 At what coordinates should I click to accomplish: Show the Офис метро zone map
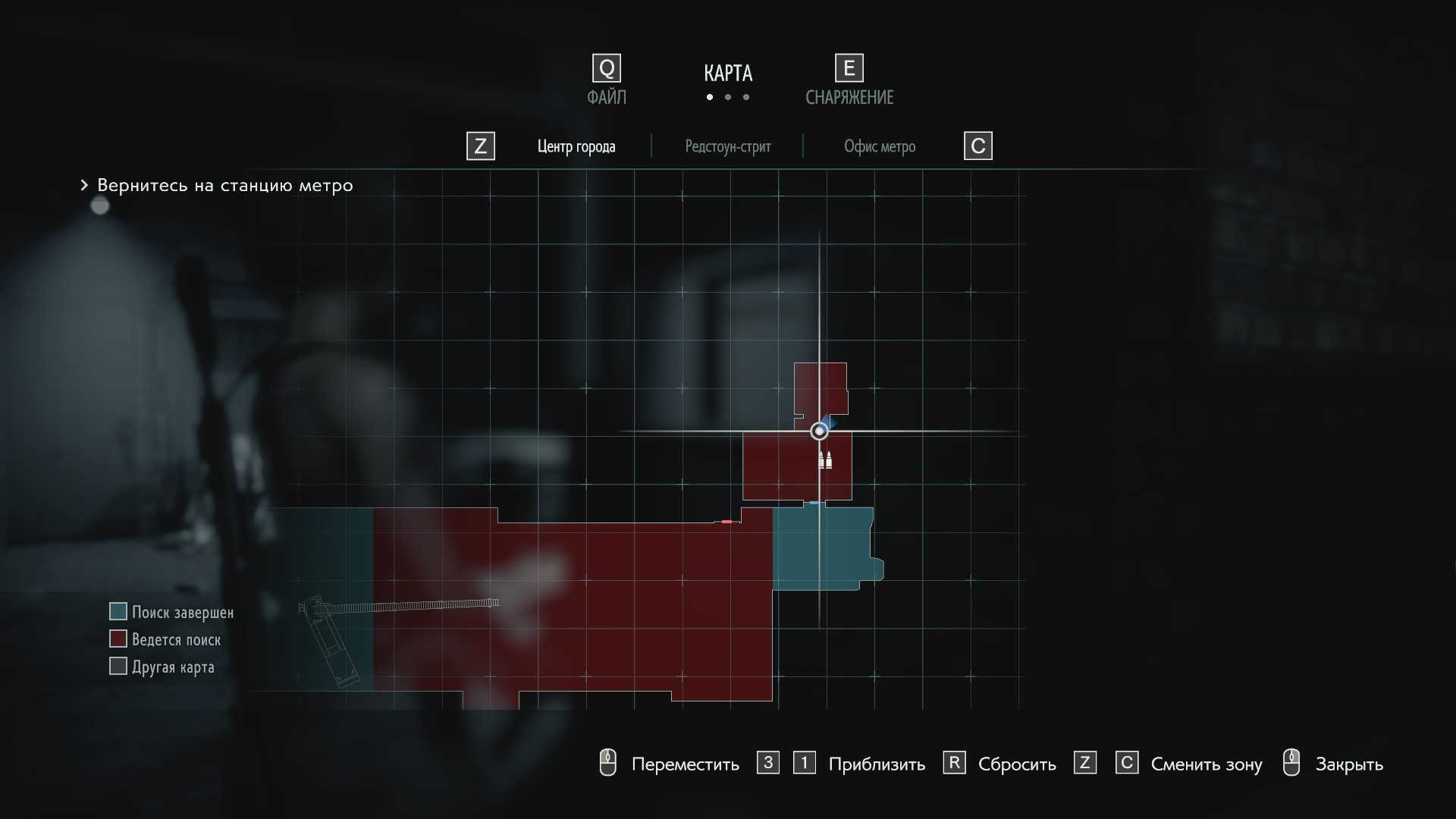tap(879, 146)
